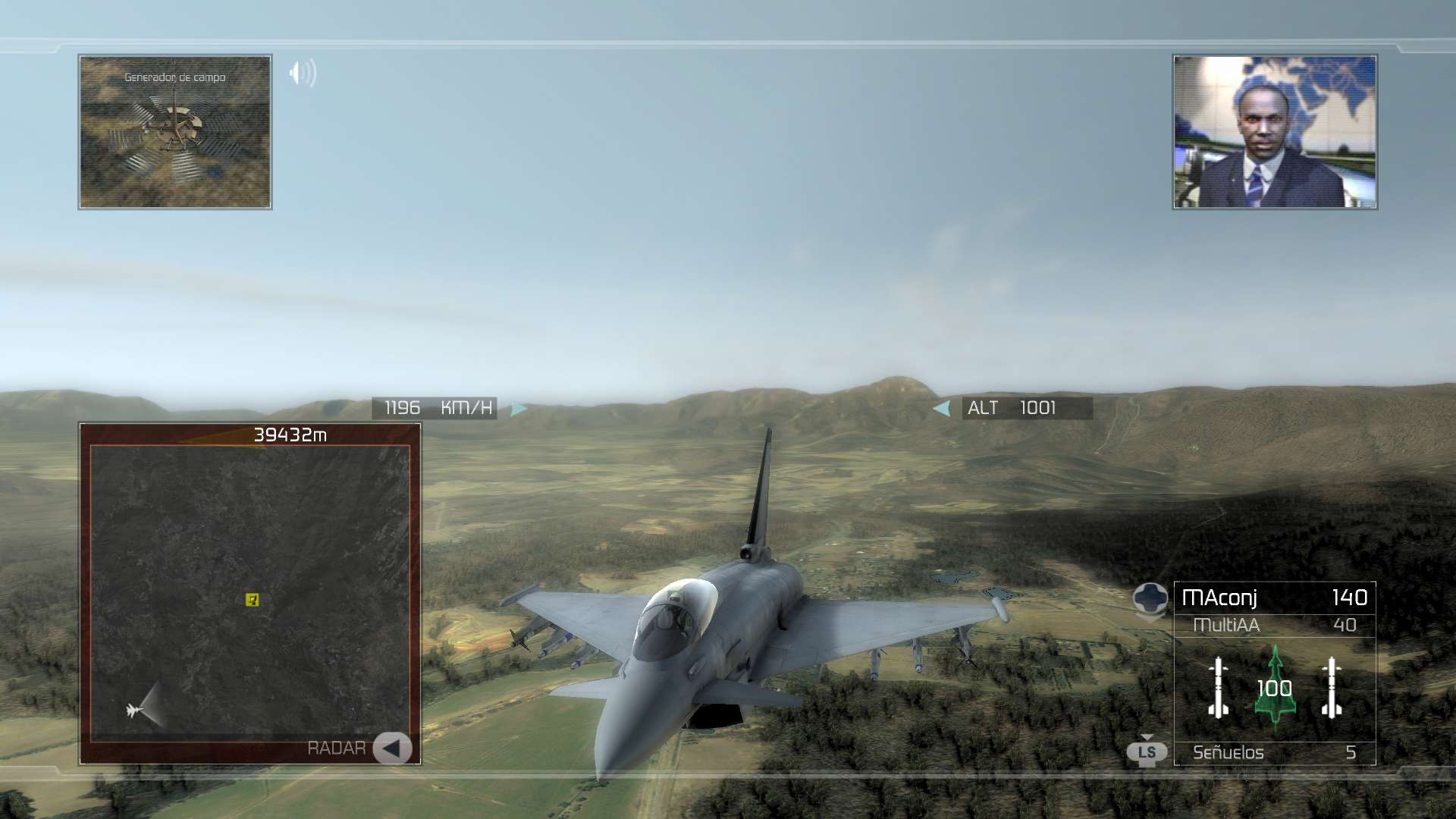Open the Generador de campo target camera view
The image size is (1456, 819).
[x=175, y=132]
